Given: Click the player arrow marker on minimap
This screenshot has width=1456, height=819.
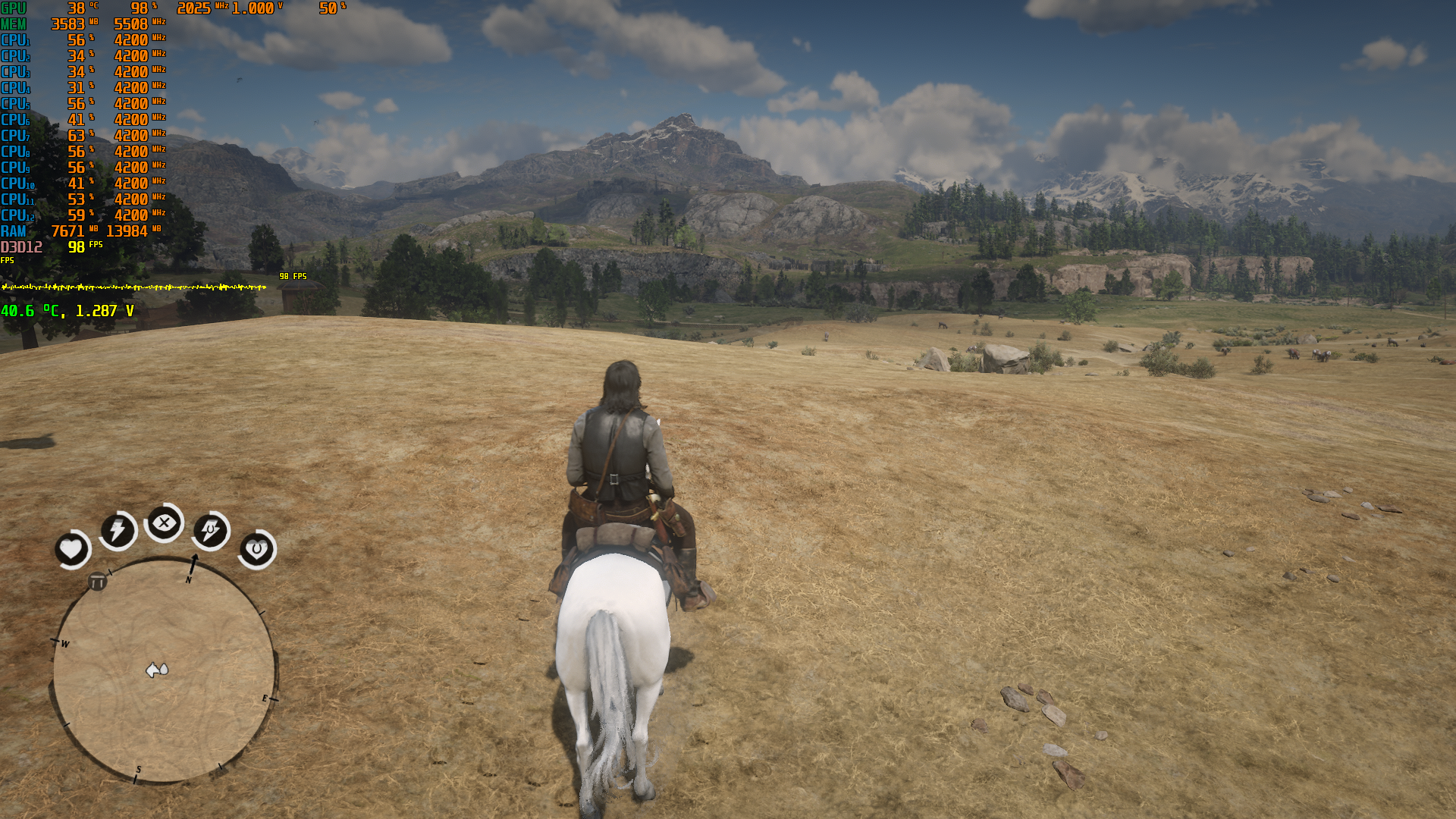Looking at the screenshot, I should 156,670.
